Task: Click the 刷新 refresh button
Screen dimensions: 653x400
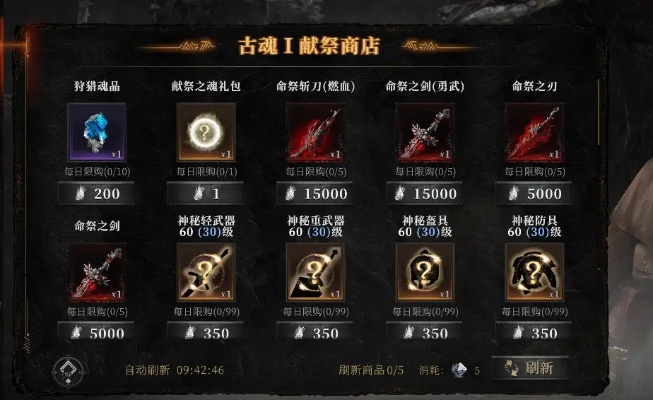Action: coord(531,369)
